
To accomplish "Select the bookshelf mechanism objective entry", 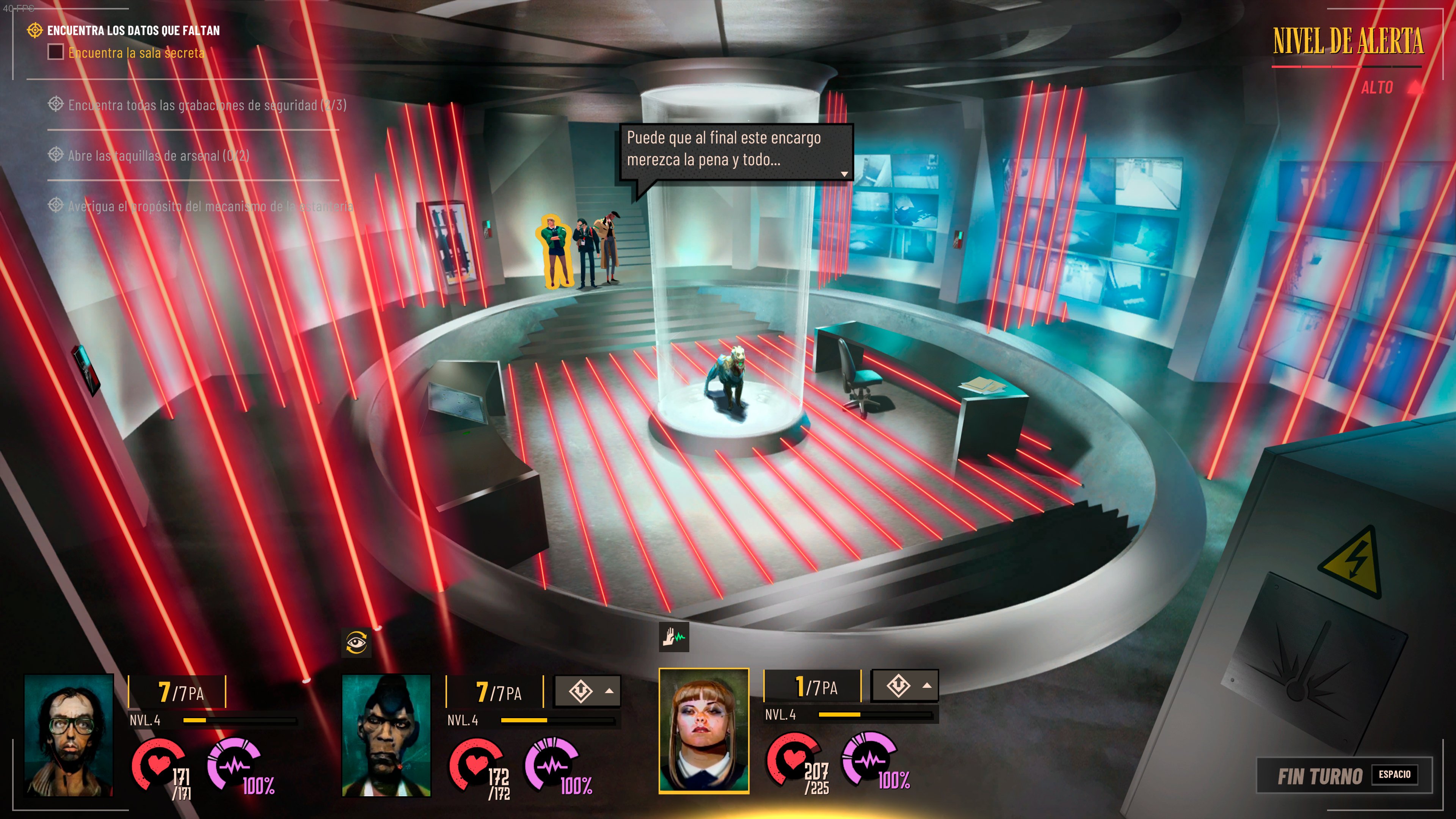I will (x=210, y=206).
